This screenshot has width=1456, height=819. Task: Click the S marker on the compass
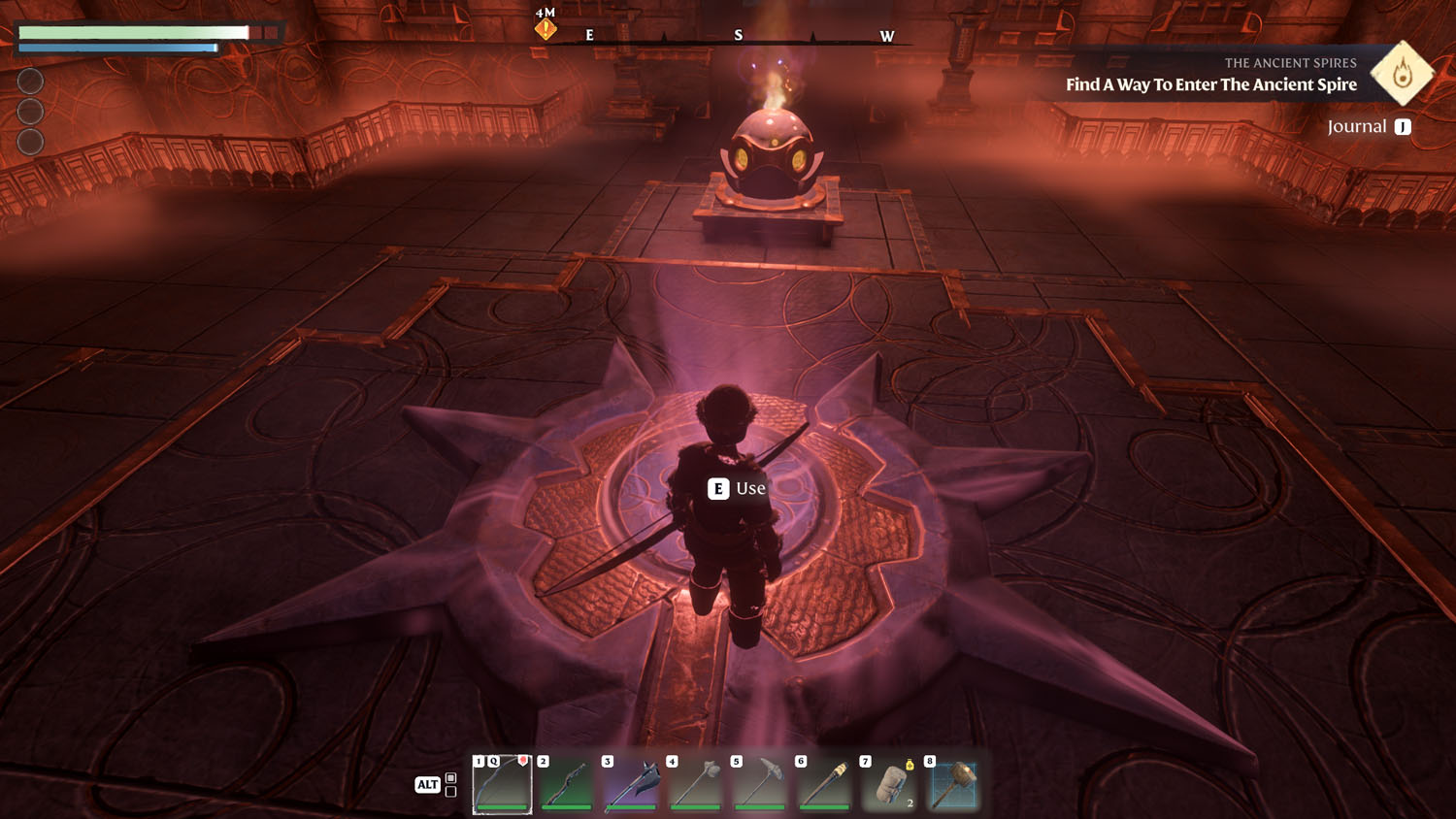pos(740,35)
